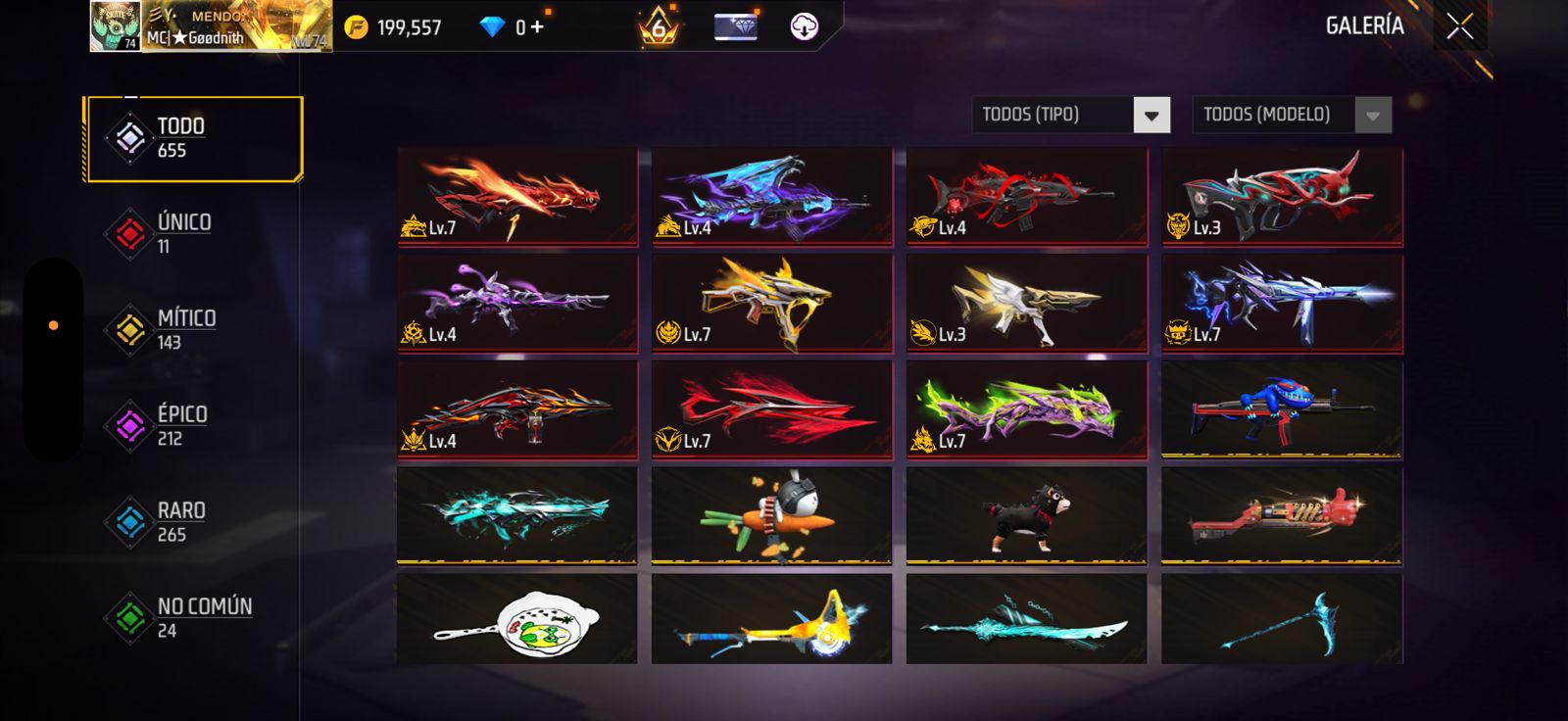The height and width of the screenshot is (721, 1568).
Task: Show the MÍTICO rarity skins
Action: 185,329
